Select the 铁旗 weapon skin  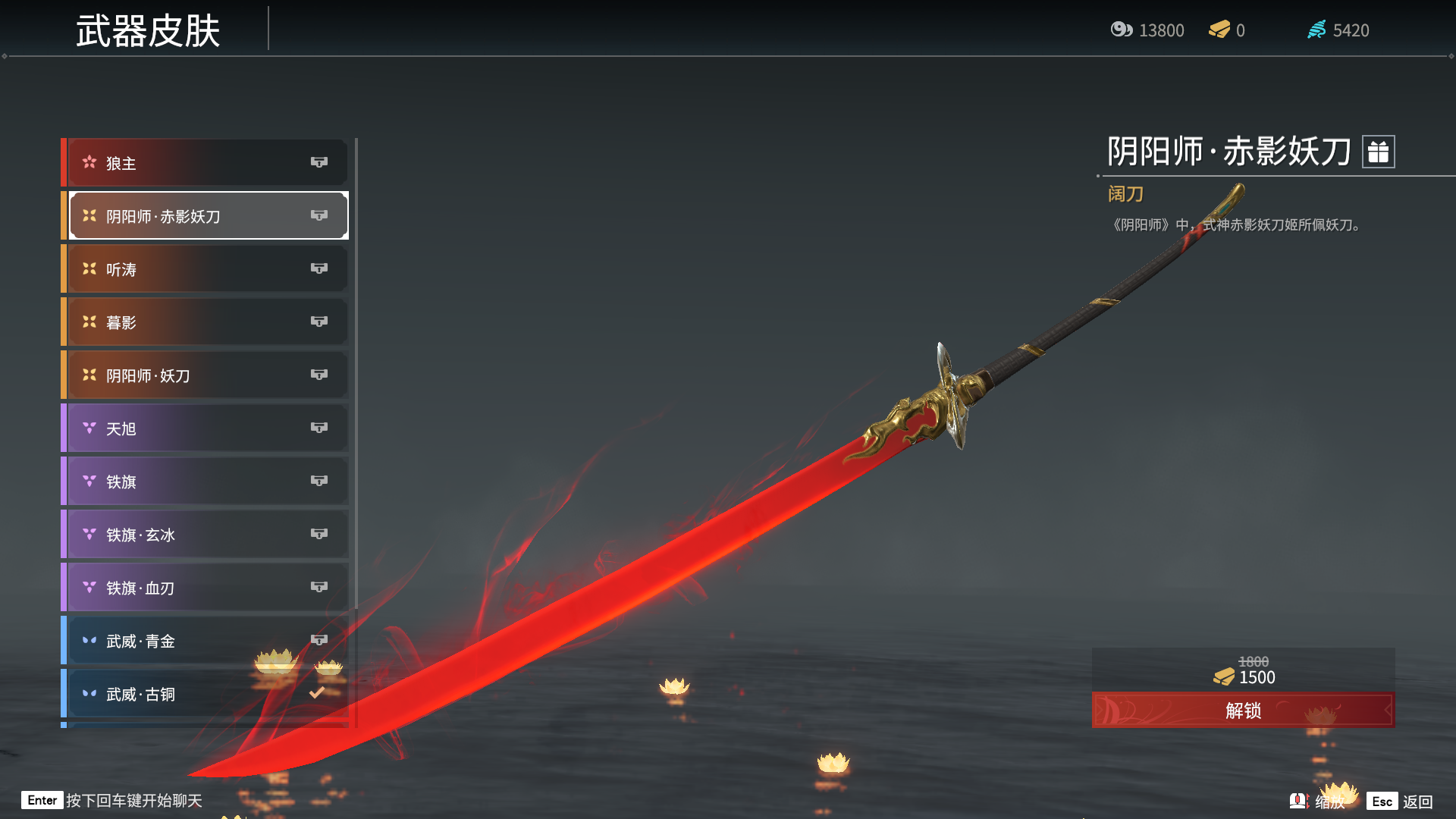206,482
